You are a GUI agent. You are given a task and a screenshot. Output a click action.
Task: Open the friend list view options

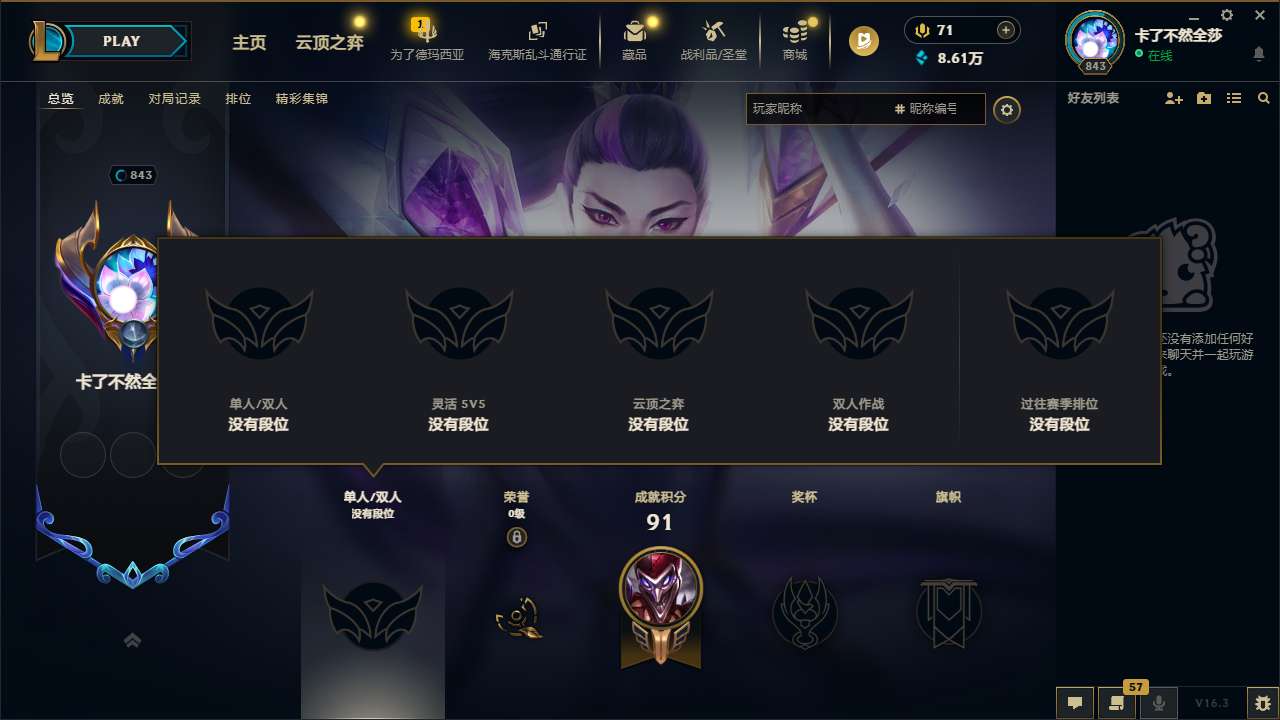[1233, 98]
